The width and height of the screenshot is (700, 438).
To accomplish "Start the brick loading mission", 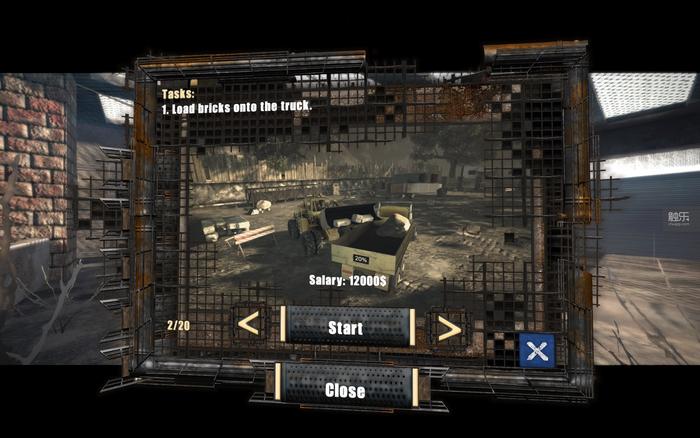I will tap(346, 327).
